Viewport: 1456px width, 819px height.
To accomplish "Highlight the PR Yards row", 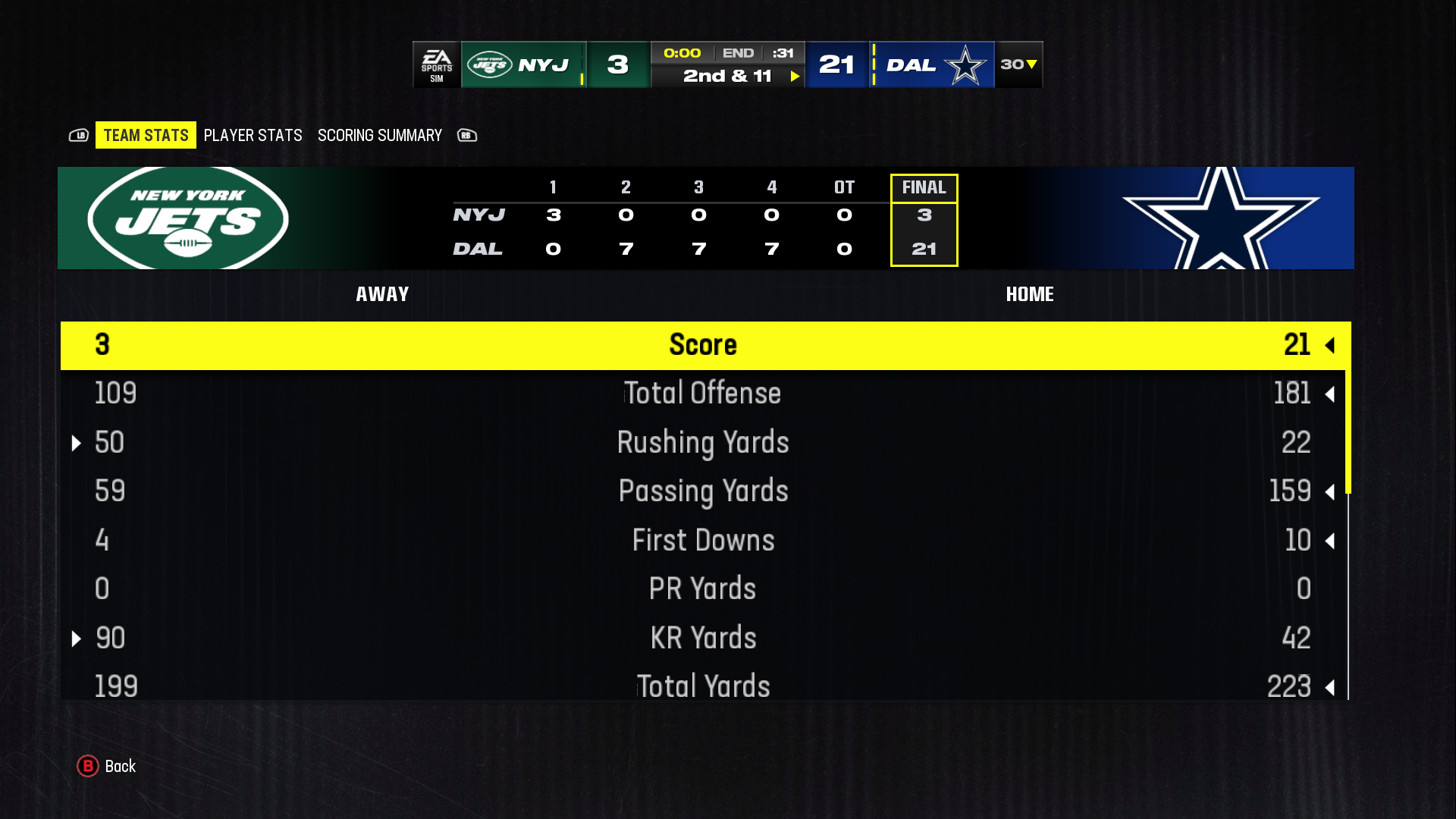I will click(703, 589).
